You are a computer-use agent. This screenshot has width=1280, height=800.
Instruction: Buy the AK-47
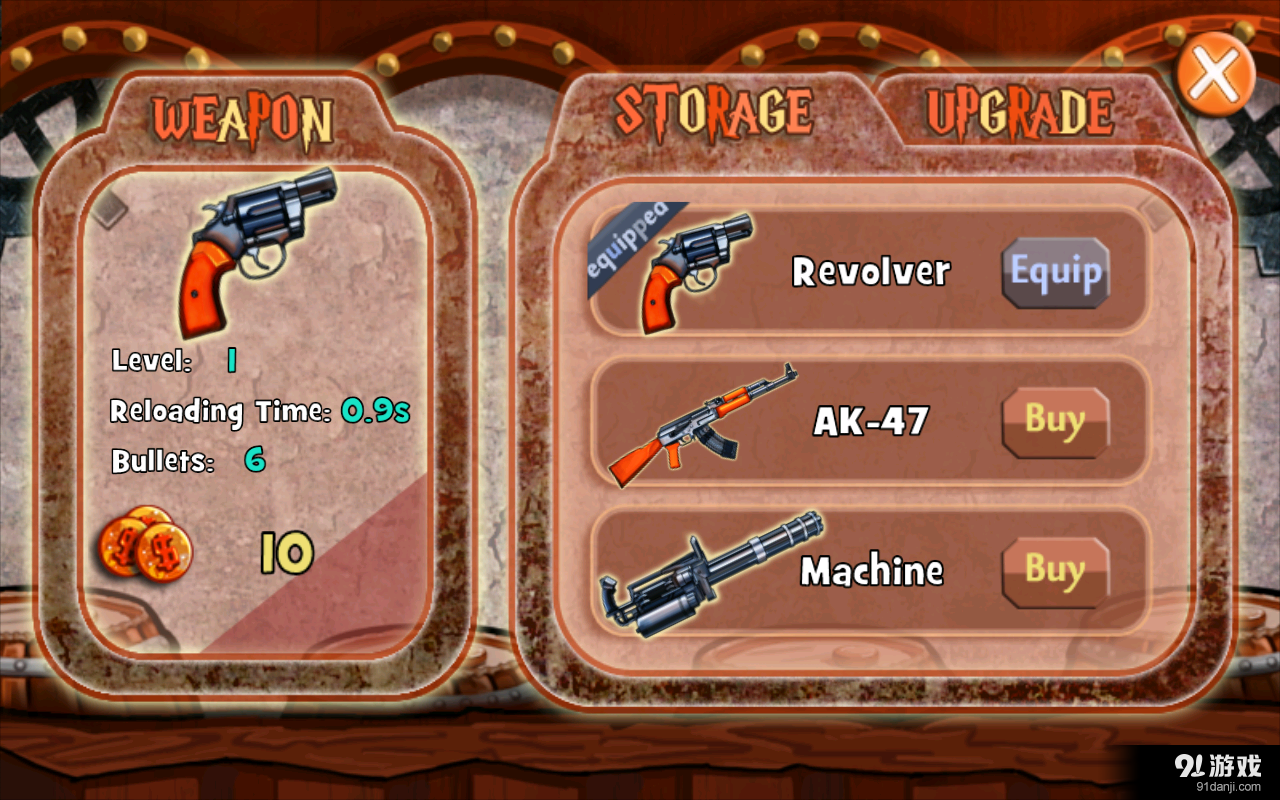[x=1055, y=421]
